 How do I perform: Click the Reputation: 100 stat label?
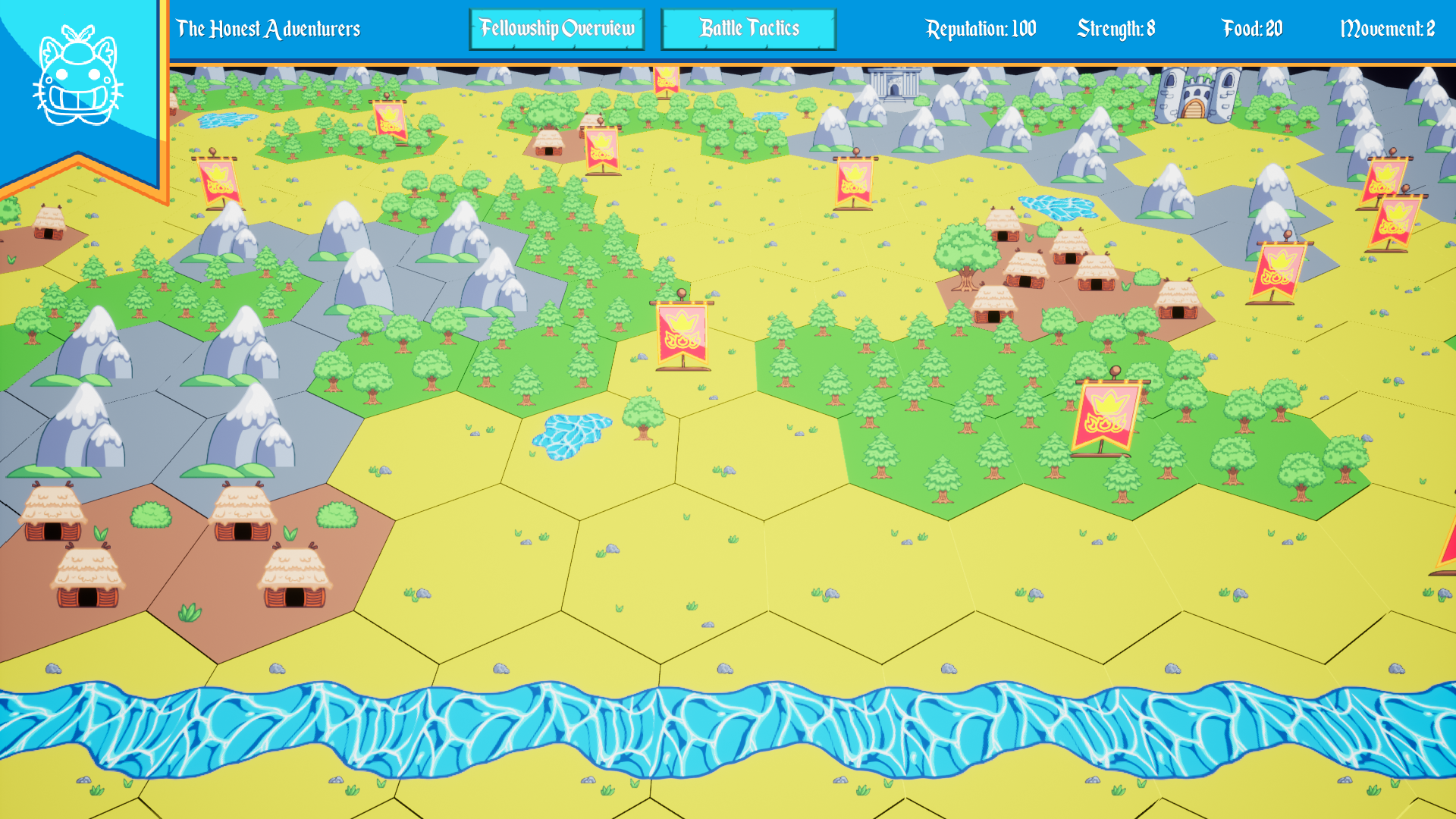(981, 29)
